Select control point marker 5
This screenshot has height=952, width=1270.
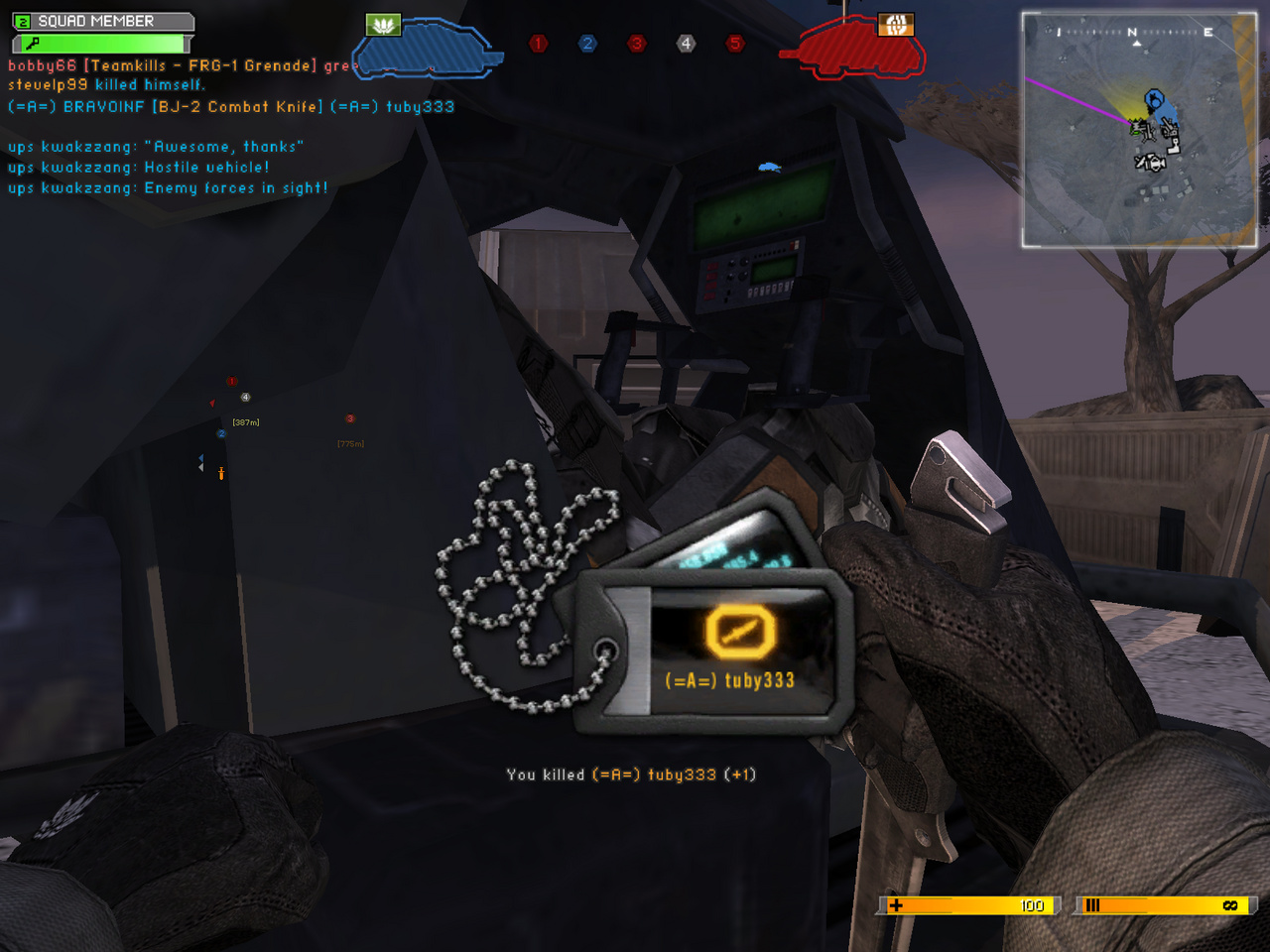coord(734,44)
